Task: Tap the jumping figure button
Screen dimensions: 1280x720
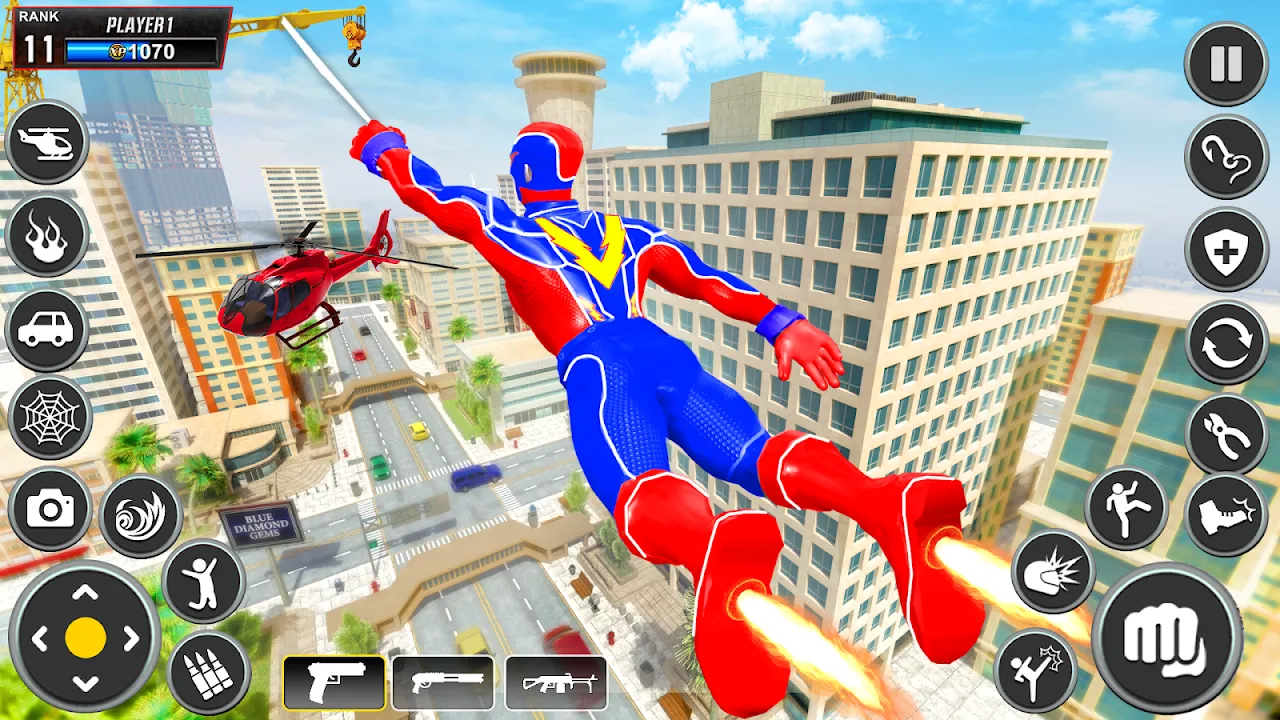Action: click(x=203, y=581)
